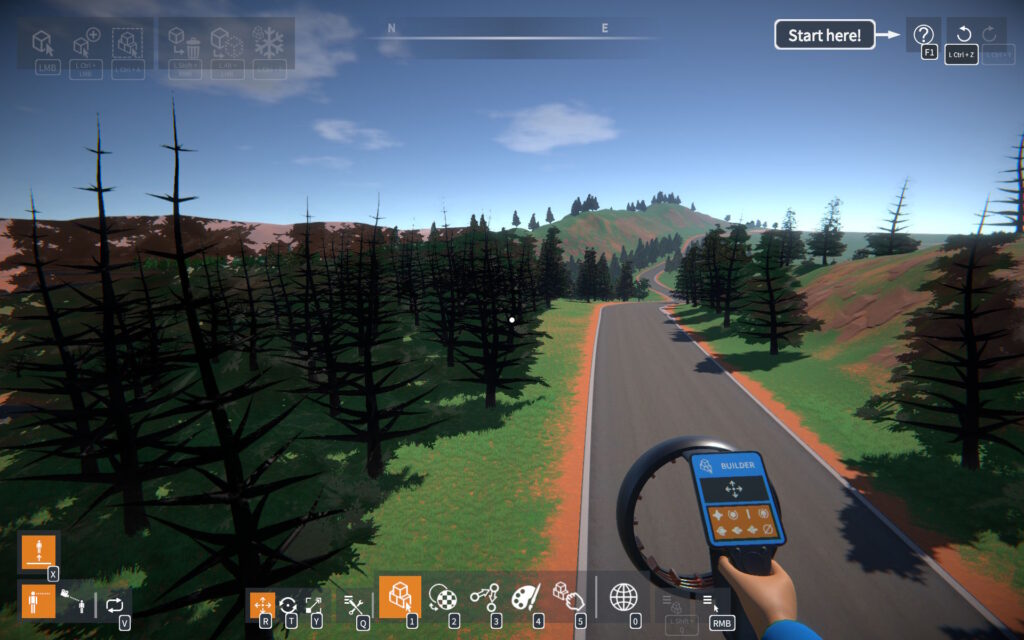Select the orange standing person view icon

pyautogui.click(x=38, y=602)
